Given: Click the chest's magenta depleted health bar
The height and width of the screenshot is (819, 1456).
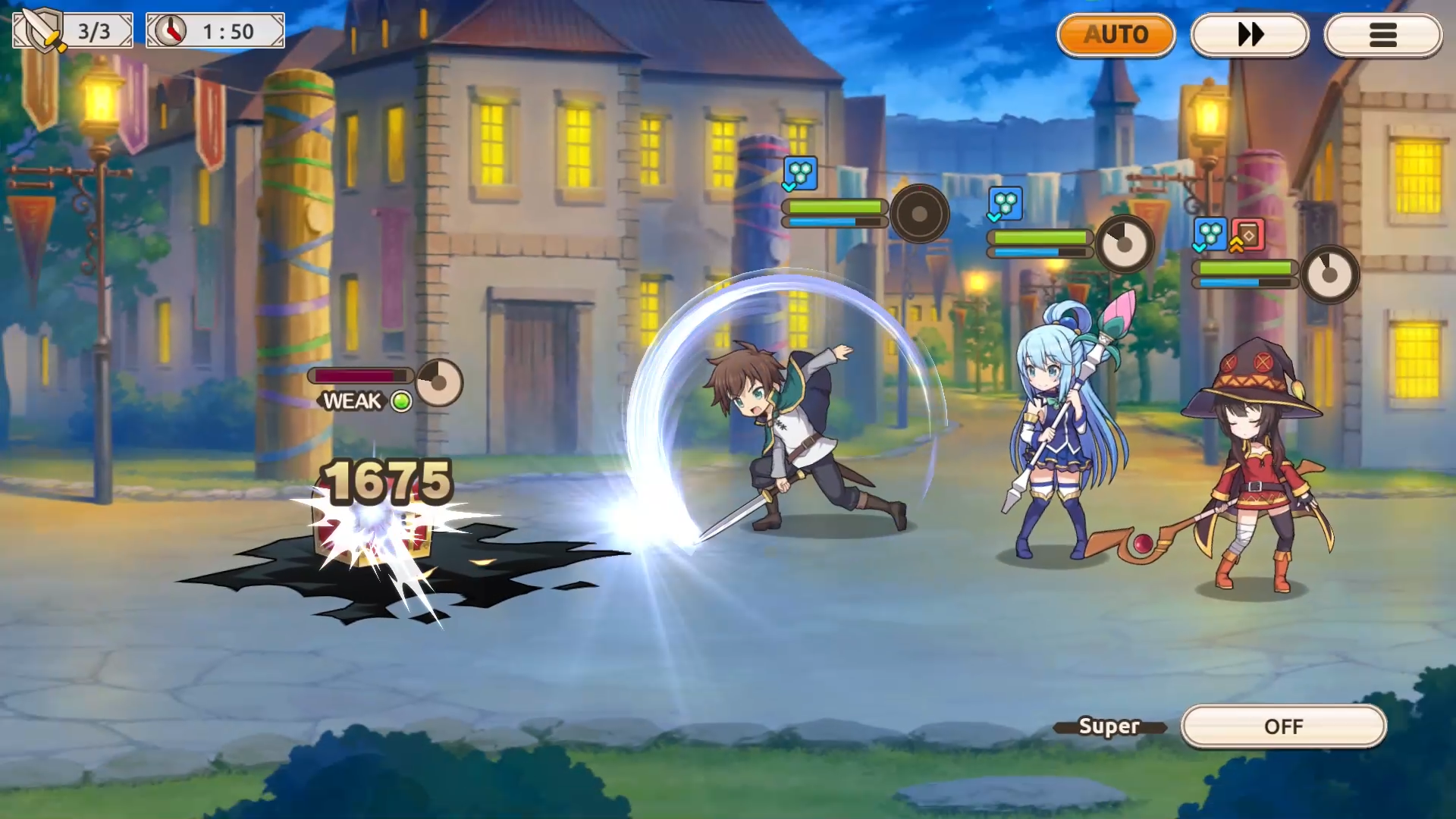Looking at the screenshot, I should [356, 375].
